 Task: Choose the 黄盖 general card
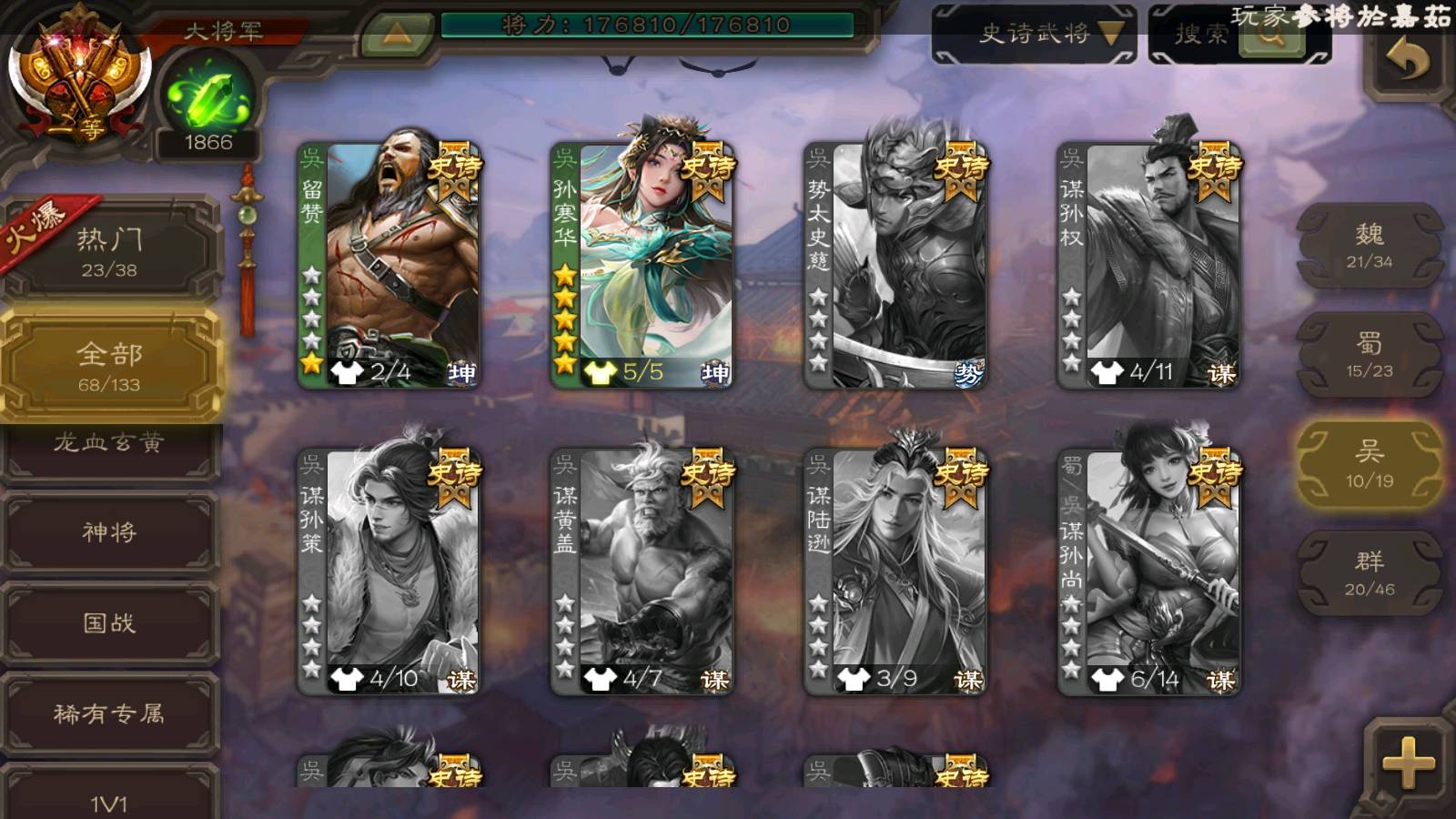(x=642, y=571)
